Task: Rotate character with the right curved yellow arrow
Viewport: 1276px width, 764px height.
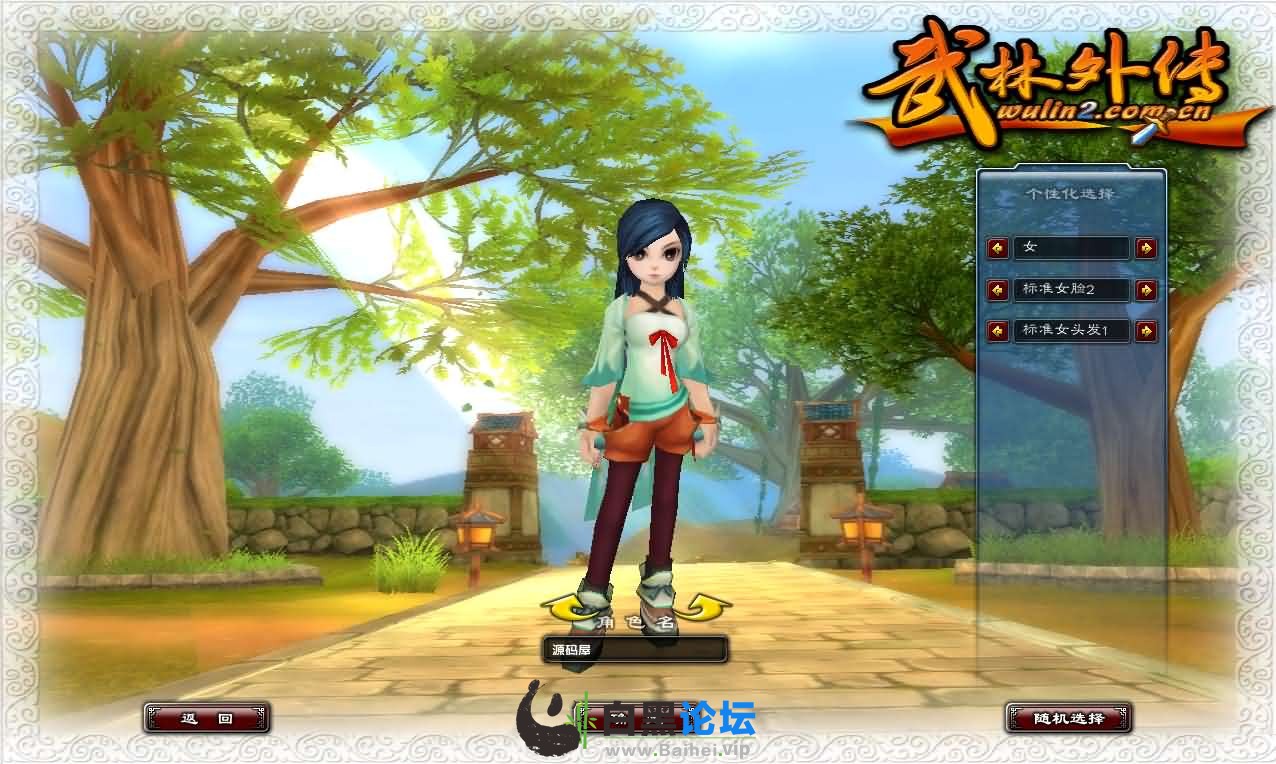Action: pos(705,606)
